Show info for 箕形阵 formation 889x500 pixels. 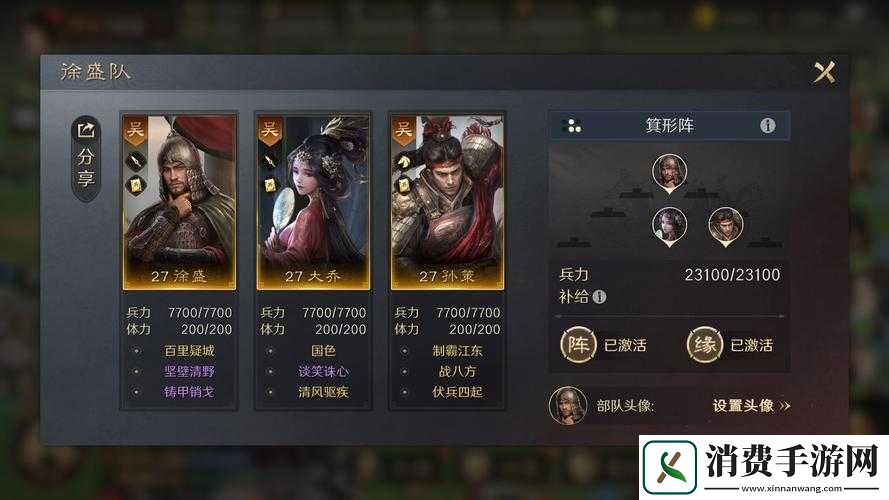coord(768,126)
